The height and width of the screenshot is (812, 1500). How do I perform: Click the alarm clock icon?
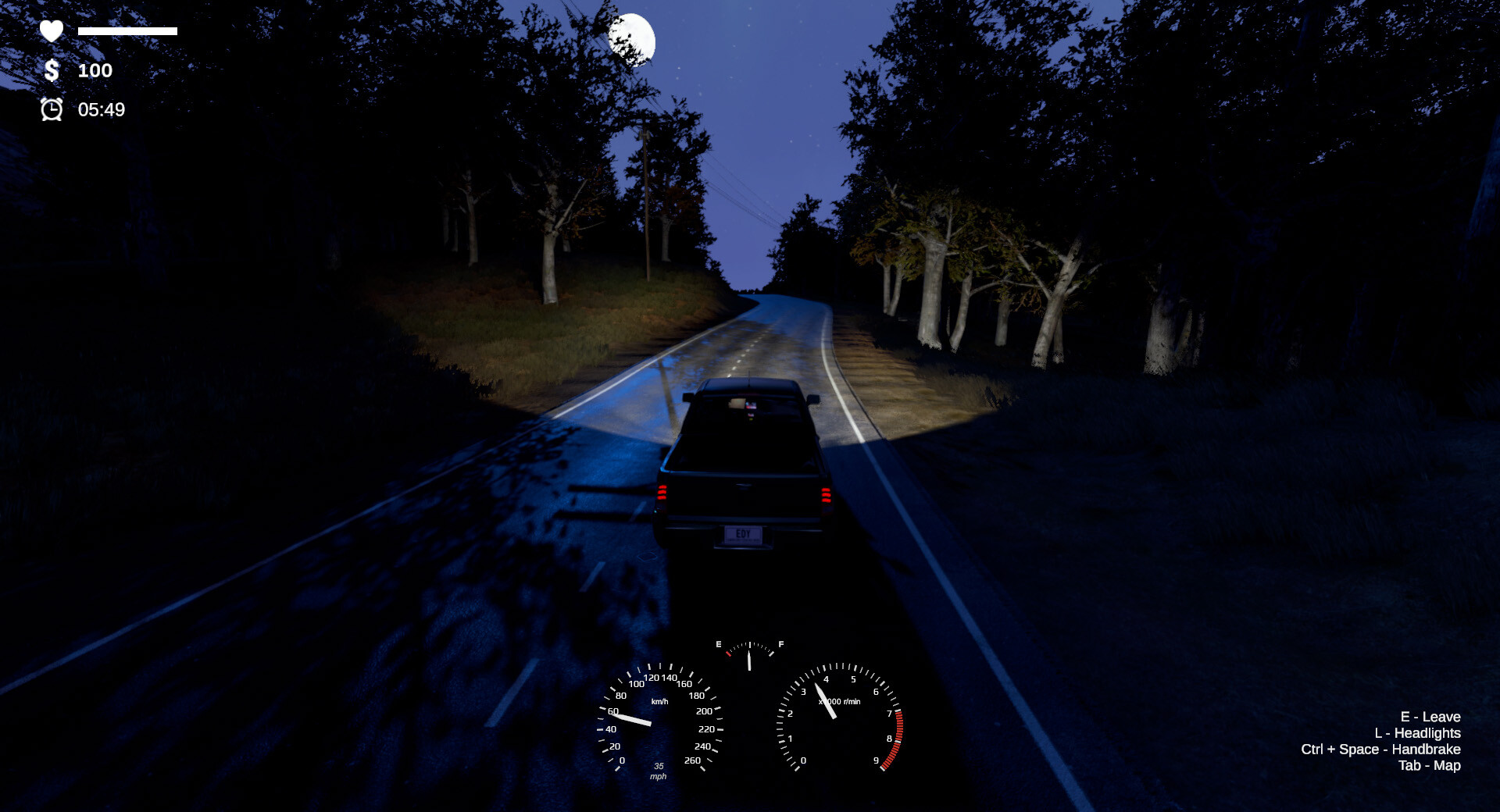point(51,111)
